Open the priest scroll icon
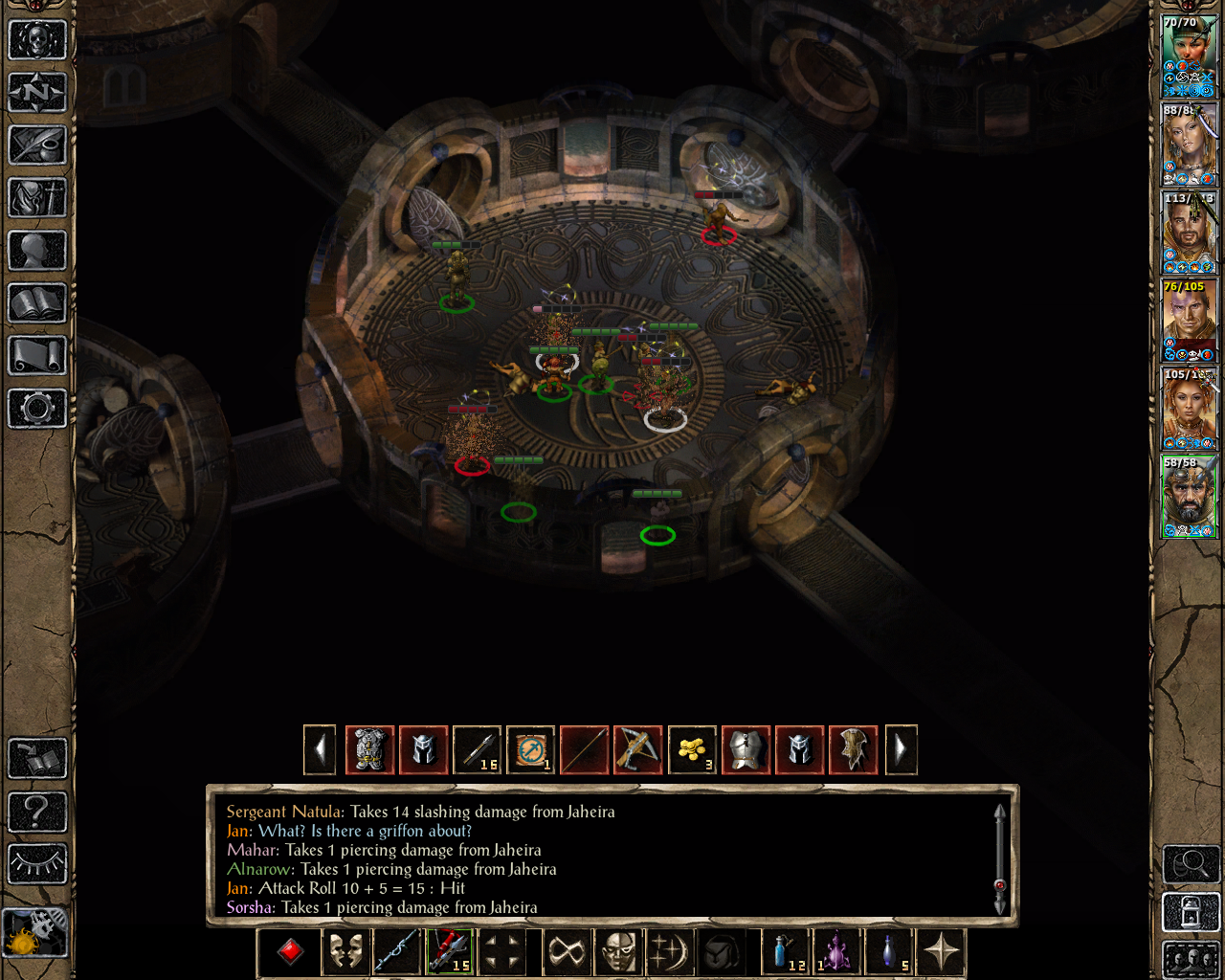The image size is (1225, 980). [37, 356]
